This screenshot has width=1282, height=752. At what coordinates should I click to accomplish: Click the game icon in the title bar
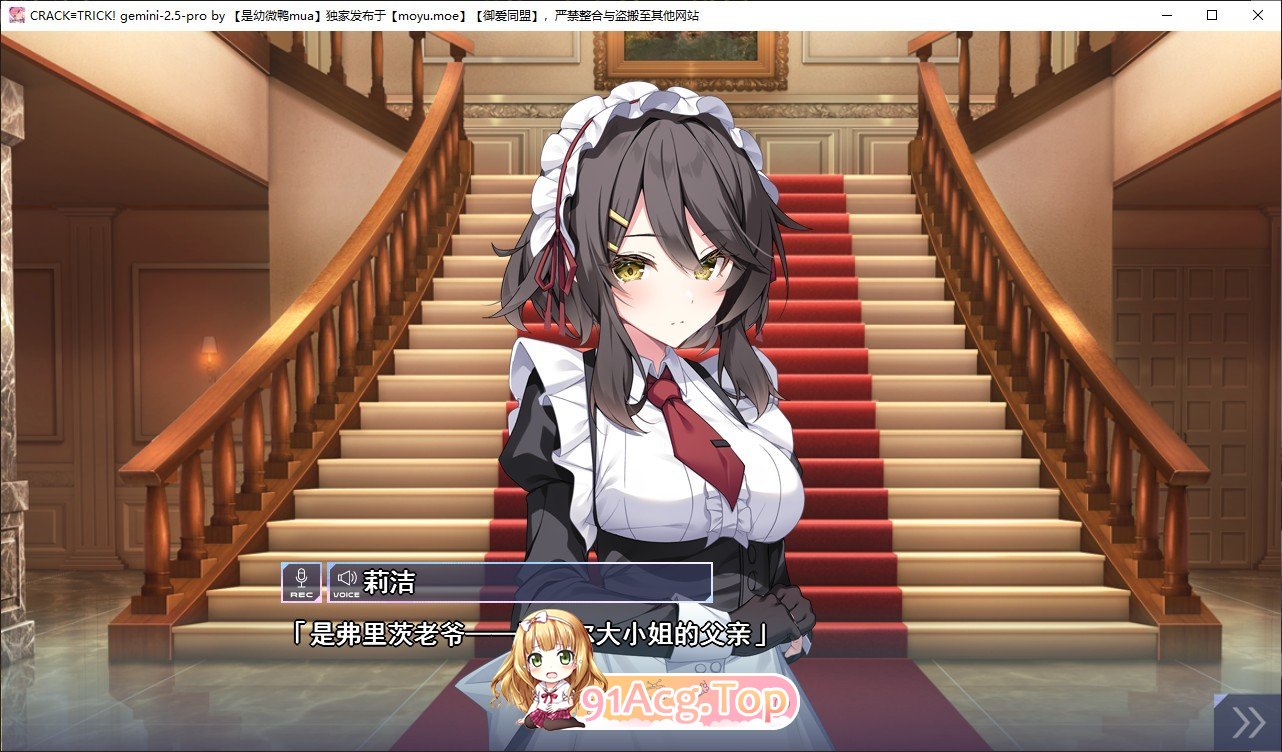click(x=14, y=14)
